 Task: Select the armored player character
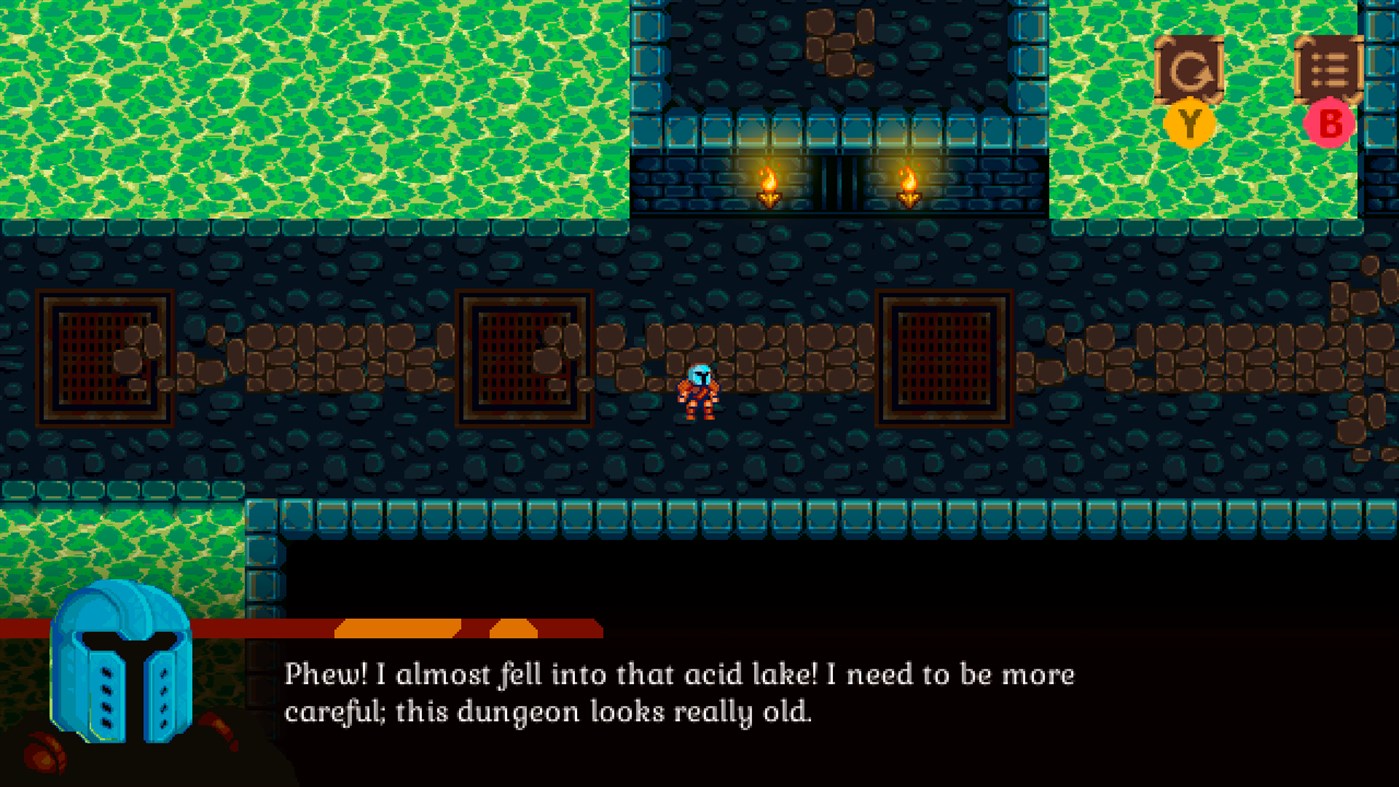tap(700, 390)
